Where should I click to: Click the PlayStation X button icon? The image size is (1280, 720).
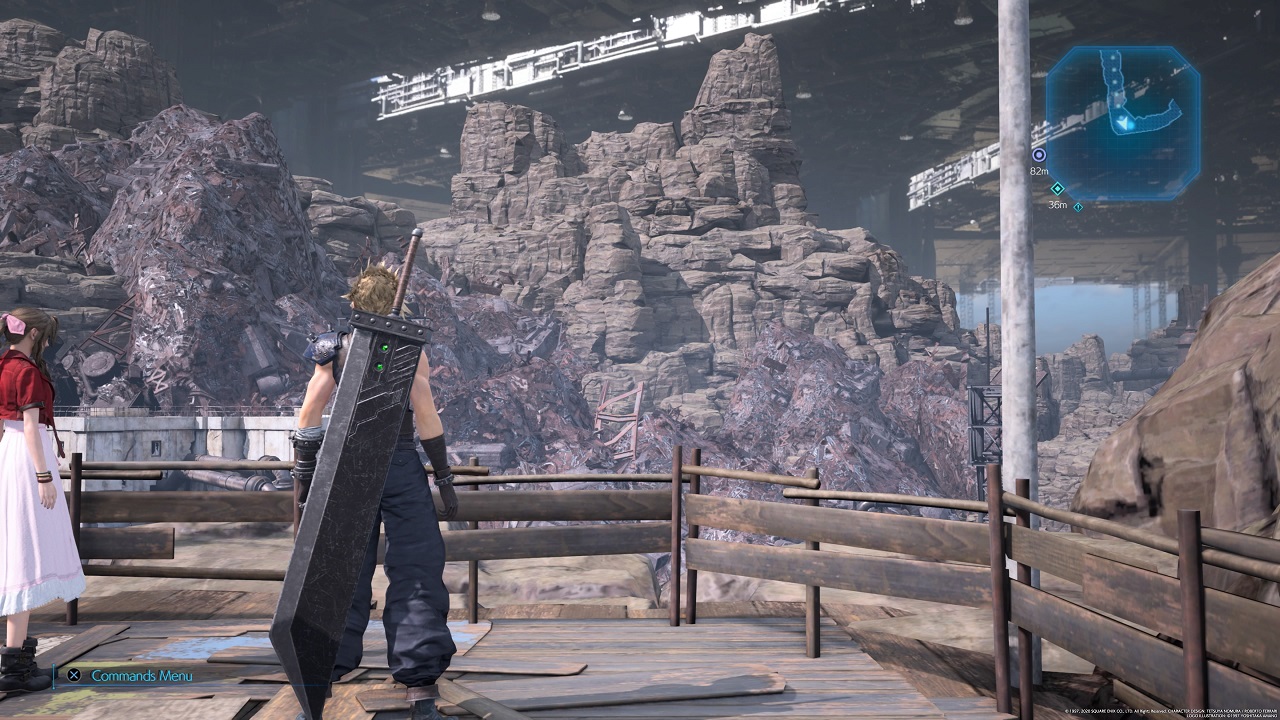(74, 674)
